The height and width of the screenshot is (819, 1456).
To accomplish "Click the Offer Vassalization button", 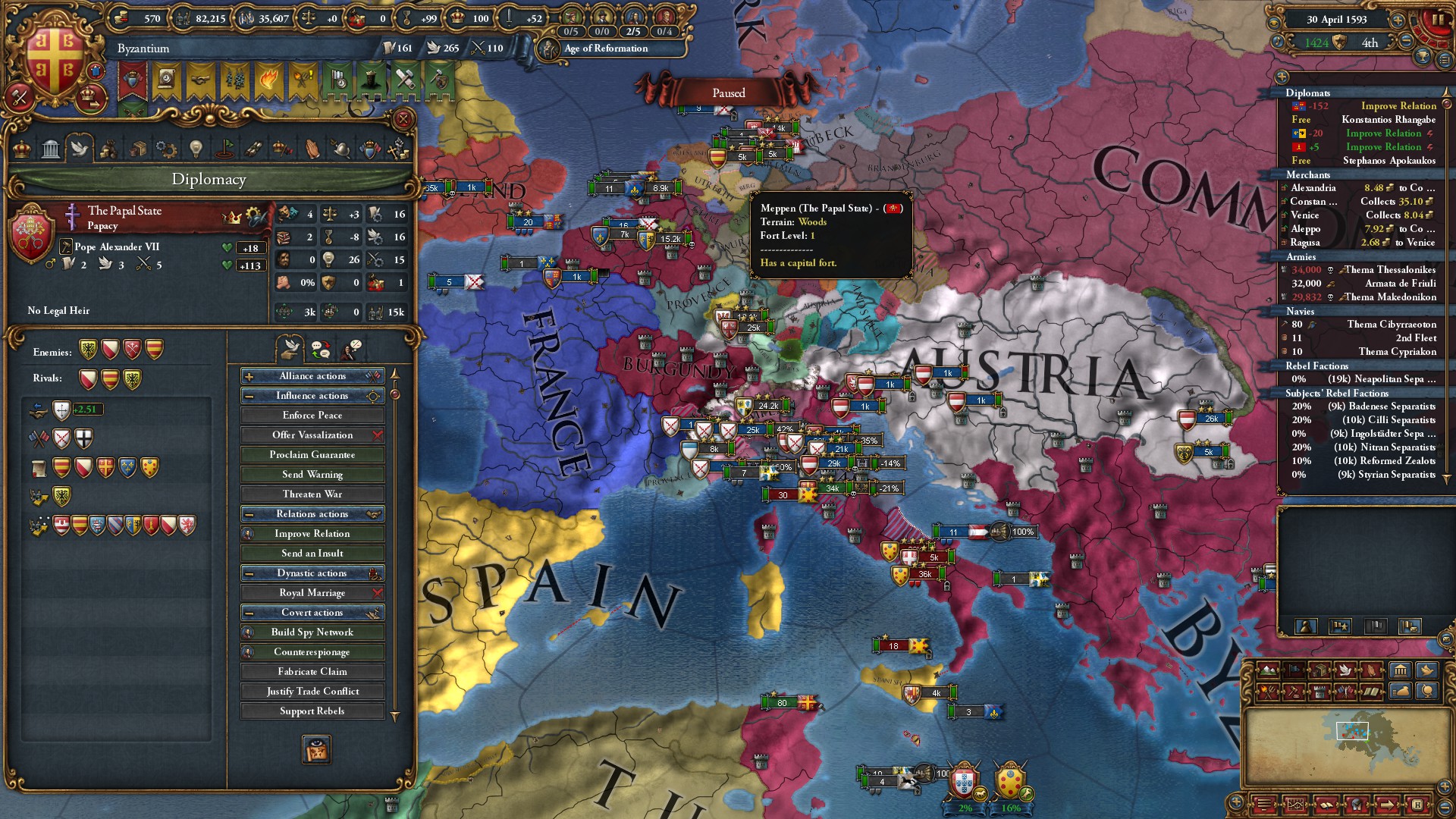I will coord(312,435).
